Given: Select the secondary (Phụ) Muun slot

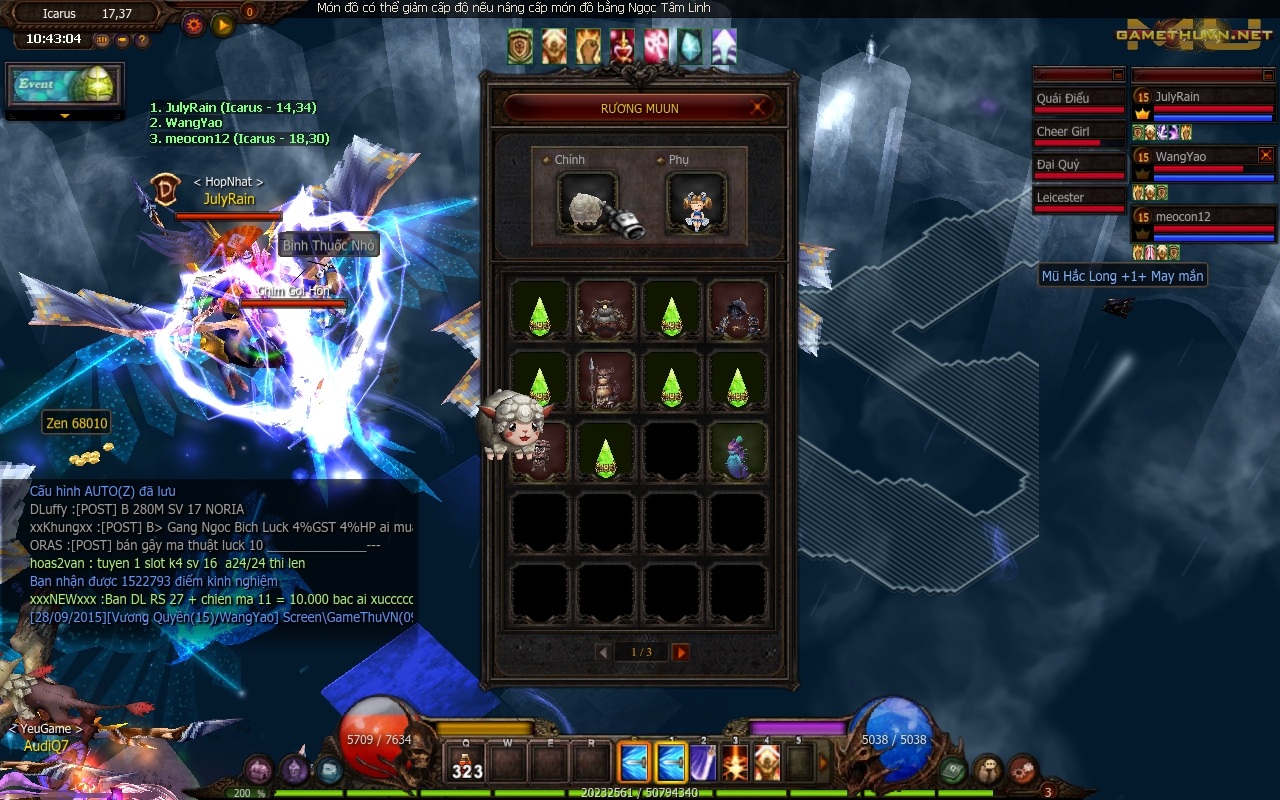Looking at the screenshot, I should click(696, 204).
